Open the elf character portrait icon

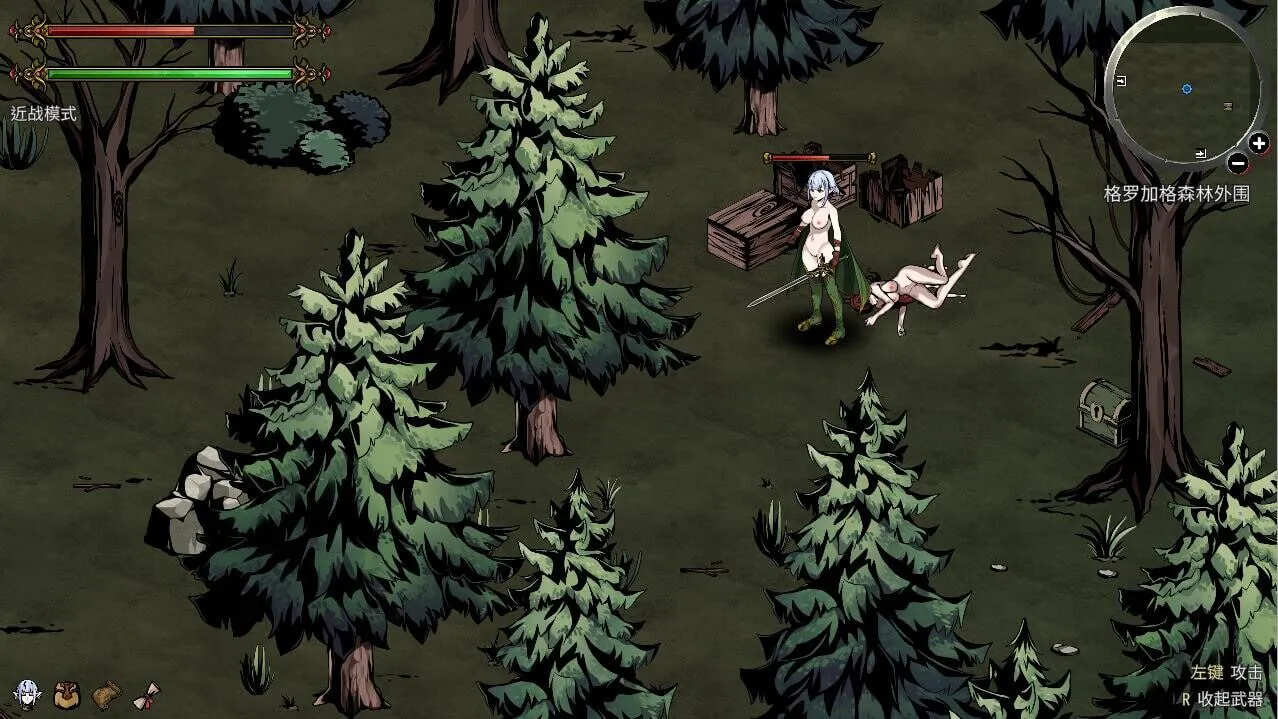(27, 693)
